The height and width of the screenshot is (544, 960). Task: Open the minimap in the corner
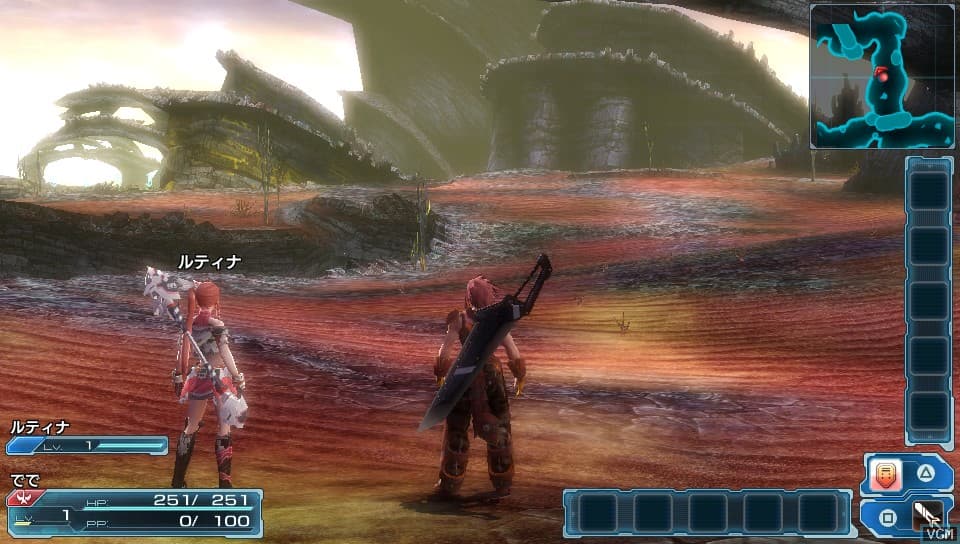(x=882, y=76)
